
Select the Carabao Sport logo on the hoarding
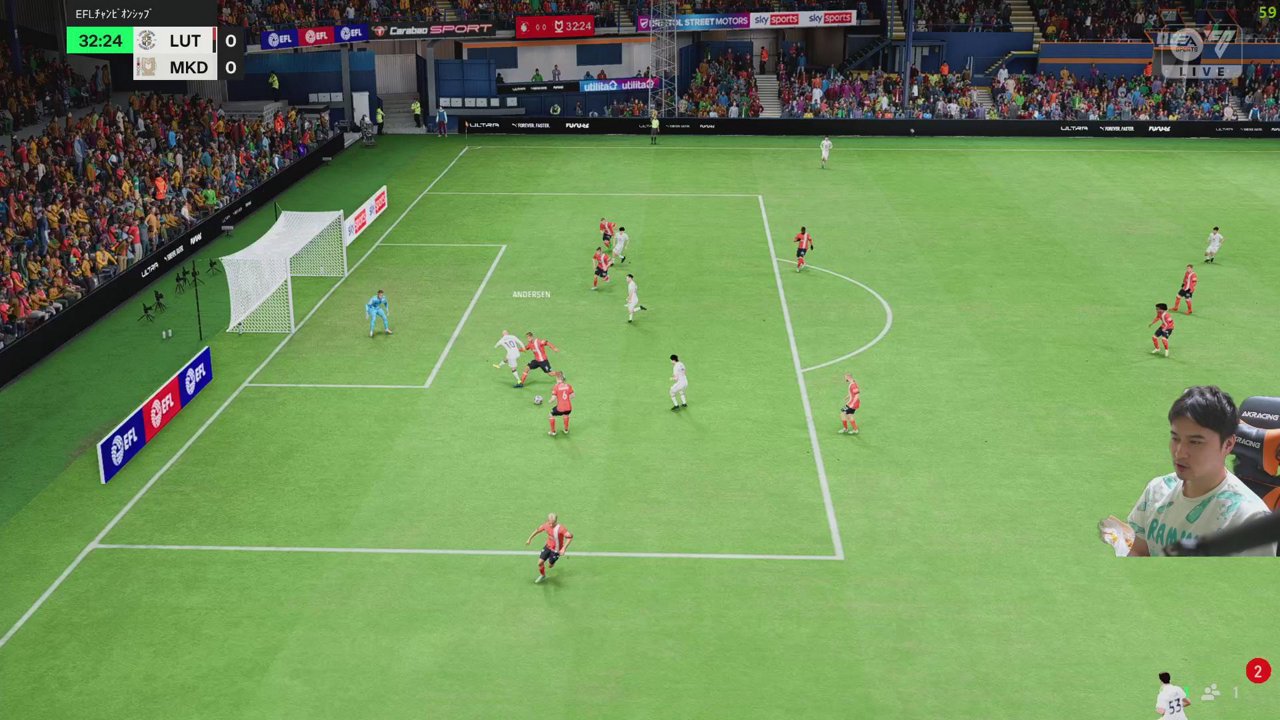coord(430,29)
